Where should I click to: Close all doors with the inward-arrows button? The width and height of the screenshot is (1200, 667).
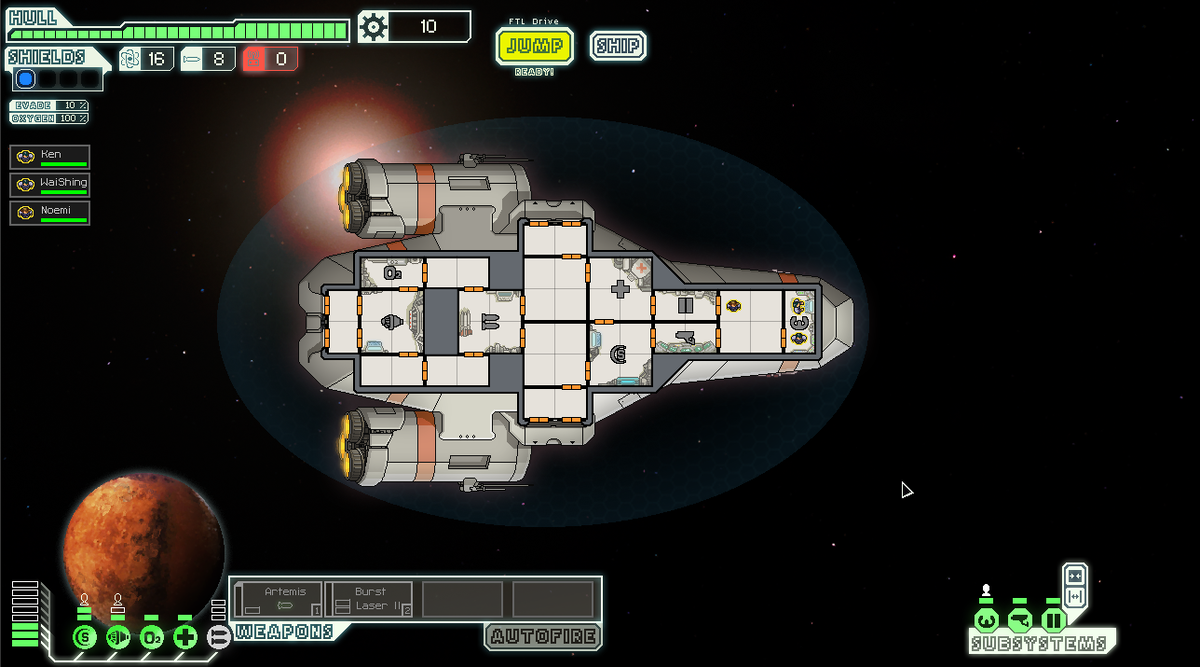pyautogui.click(x=1075, y=575)
